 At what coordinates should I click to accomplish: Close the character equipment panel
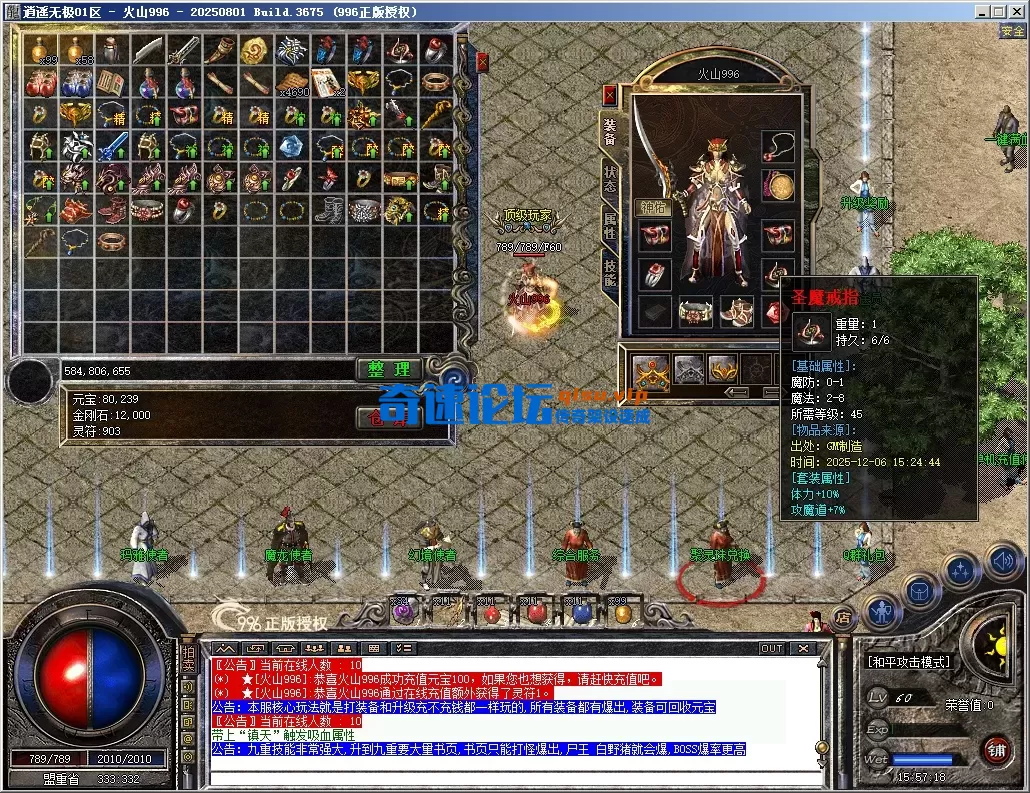tap(609, 95)
